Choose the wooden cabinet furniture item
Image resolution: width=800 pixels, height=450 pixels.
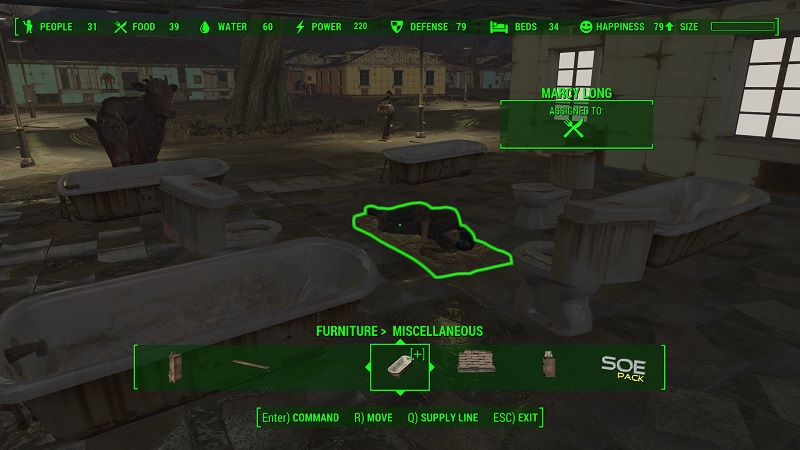pos(176,367)
